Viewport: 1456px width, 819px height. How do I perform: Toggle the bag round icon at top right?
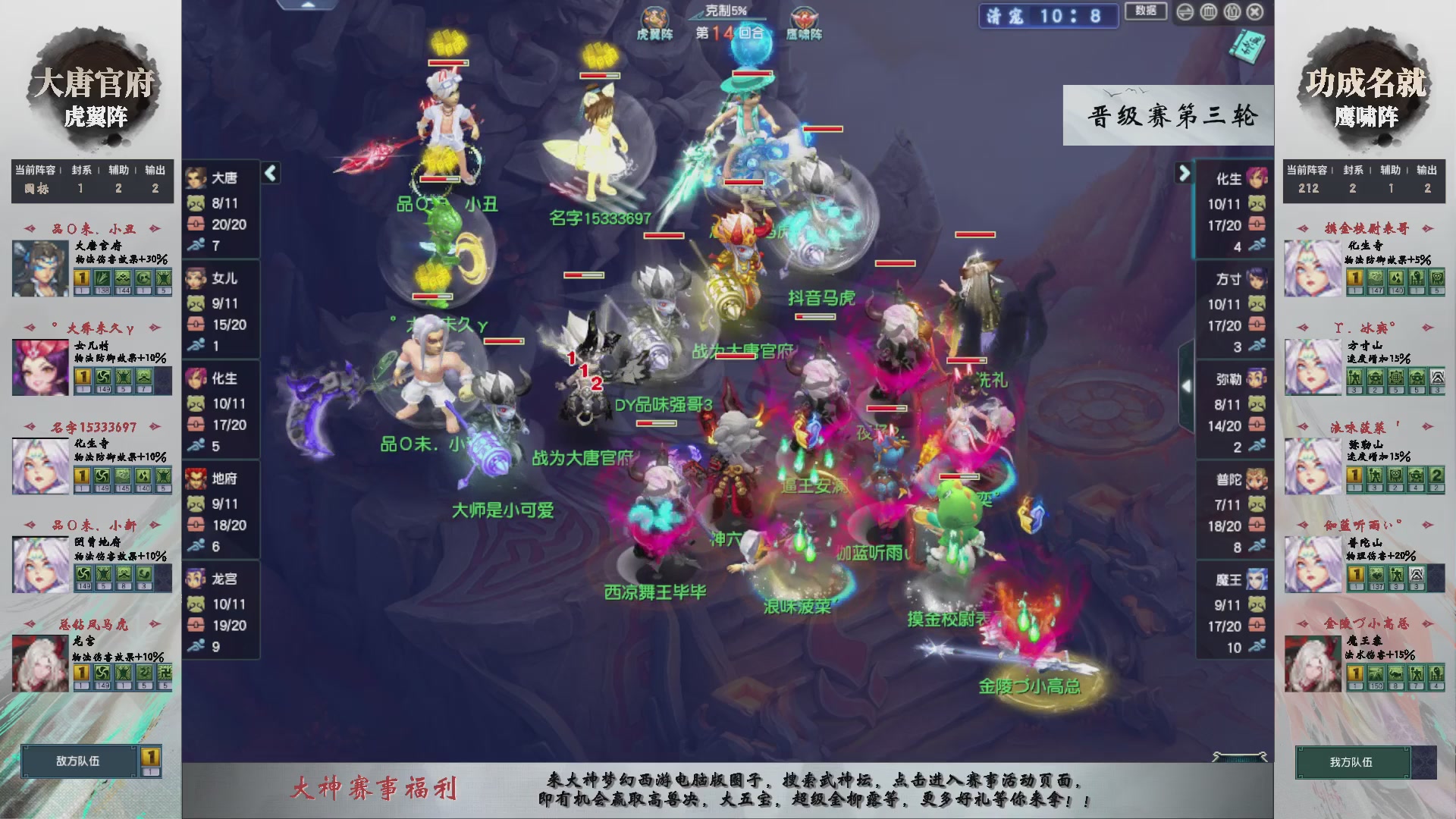click(1209, 11)
